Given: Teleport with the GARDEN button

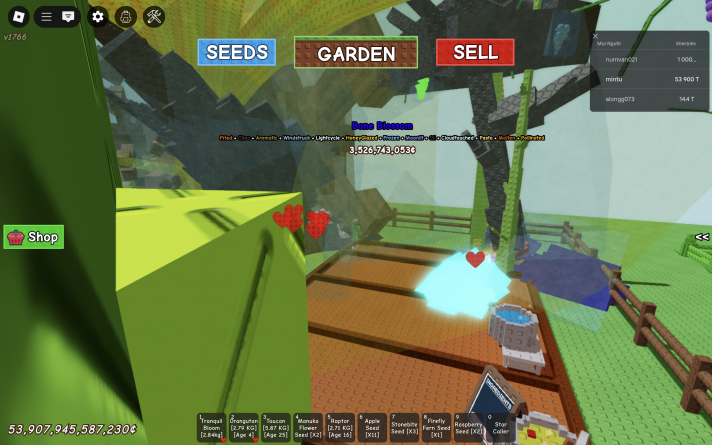Looking at the screenshot, I should click(x=356, y=54).
